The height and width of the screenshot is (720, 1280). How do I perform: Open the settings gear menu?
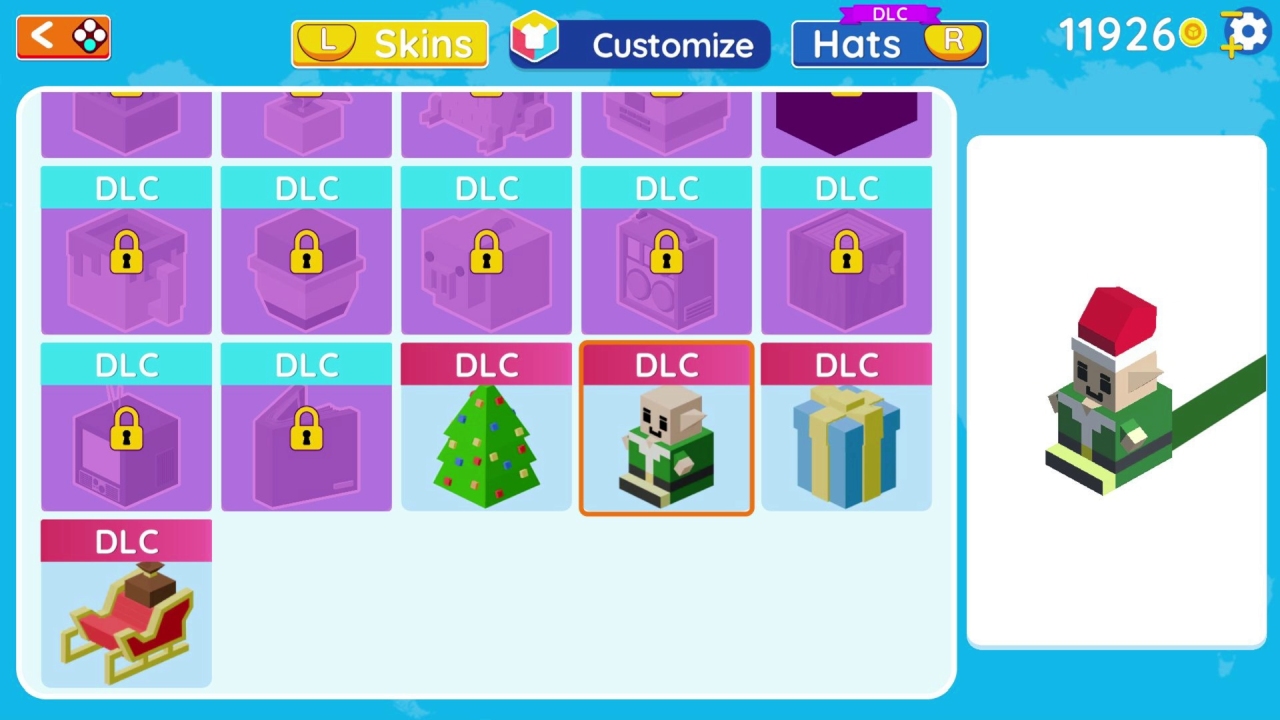pyautogui.click(x=1248, y=32)
